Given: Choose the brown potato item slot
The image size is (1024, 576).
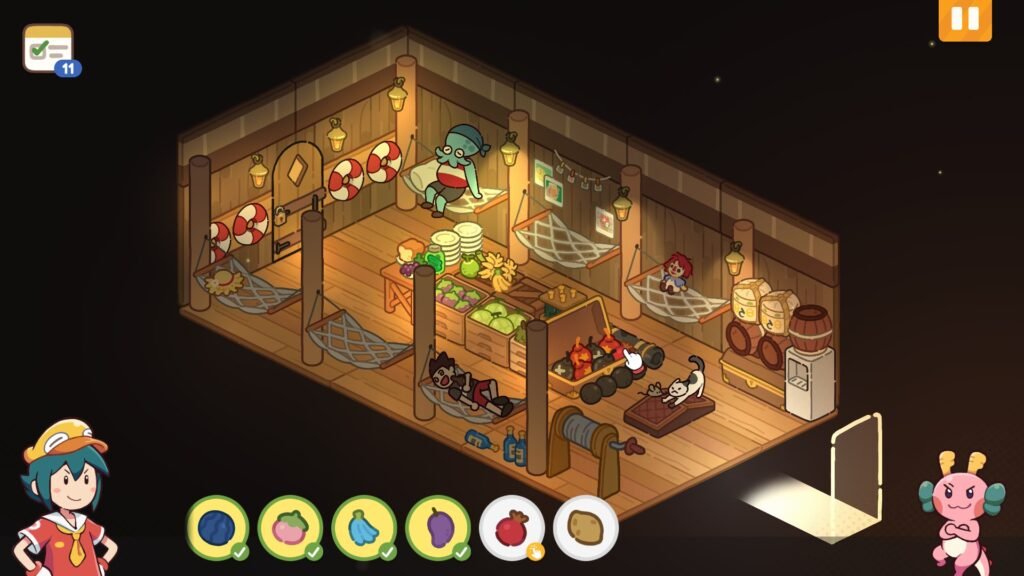Looking at the screenshot, I should pyautogui.click(x=585, y=527).
